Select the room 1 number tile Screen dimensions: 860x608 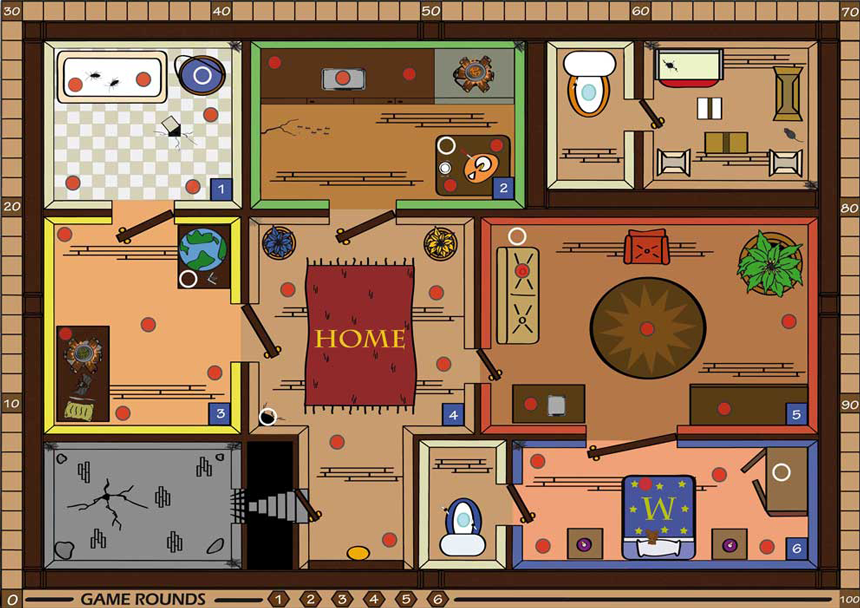pyautogui.click(x=221, y=187)
